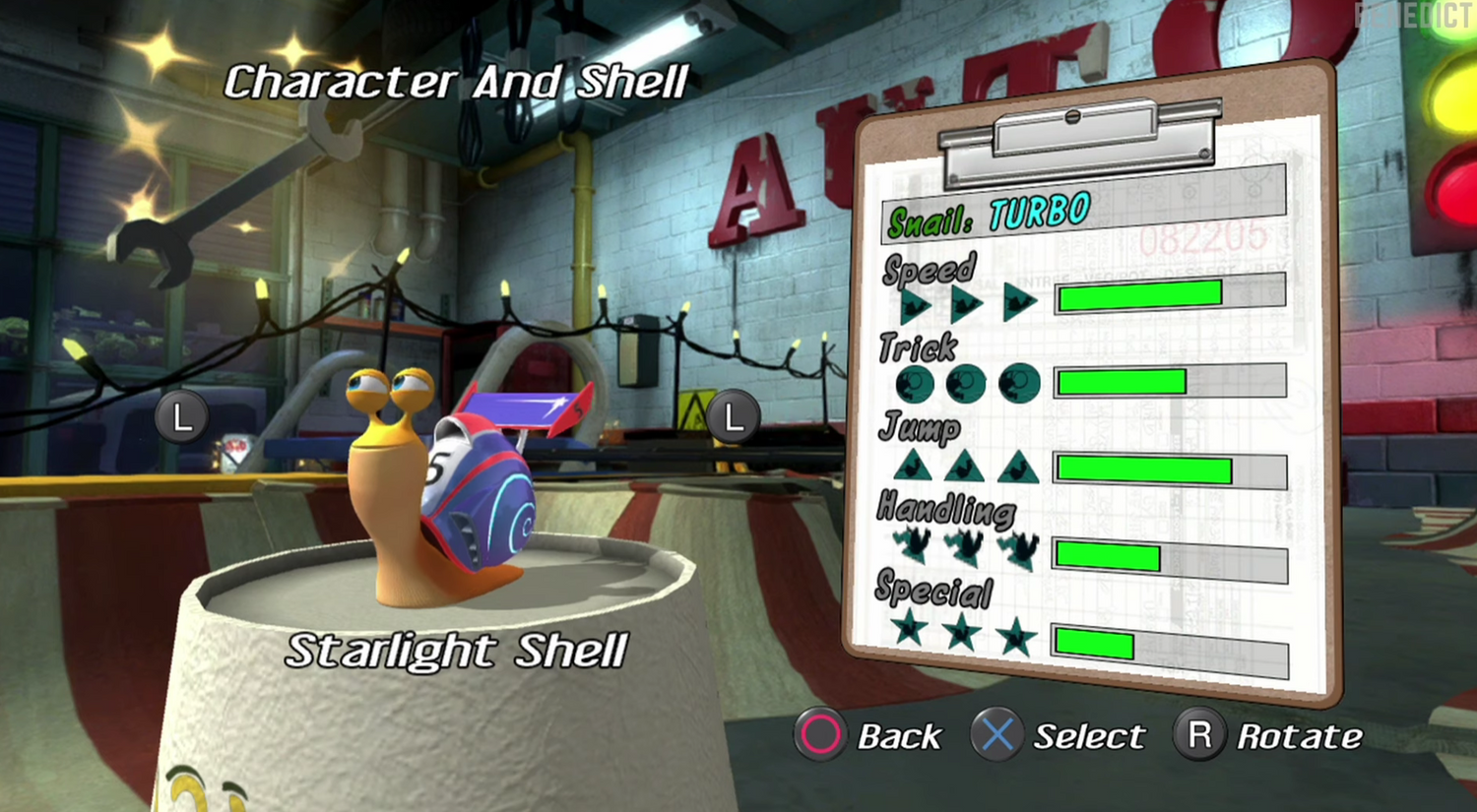Screen dimensions: 1477x812
Task: Expand the clipboard clip at the top
Action: pos(1073,128)
